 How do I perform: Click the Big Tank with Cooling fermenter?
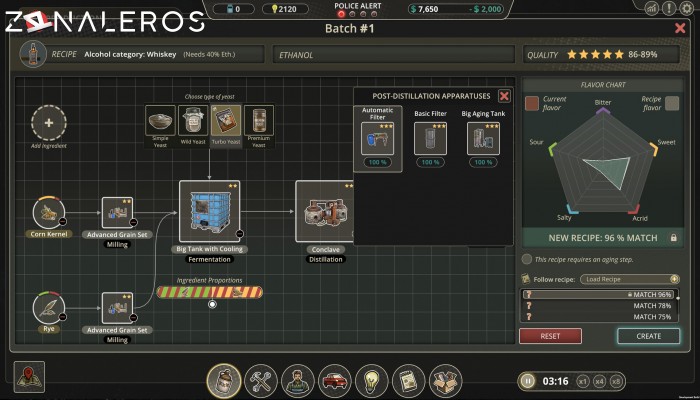pos(209,212)
